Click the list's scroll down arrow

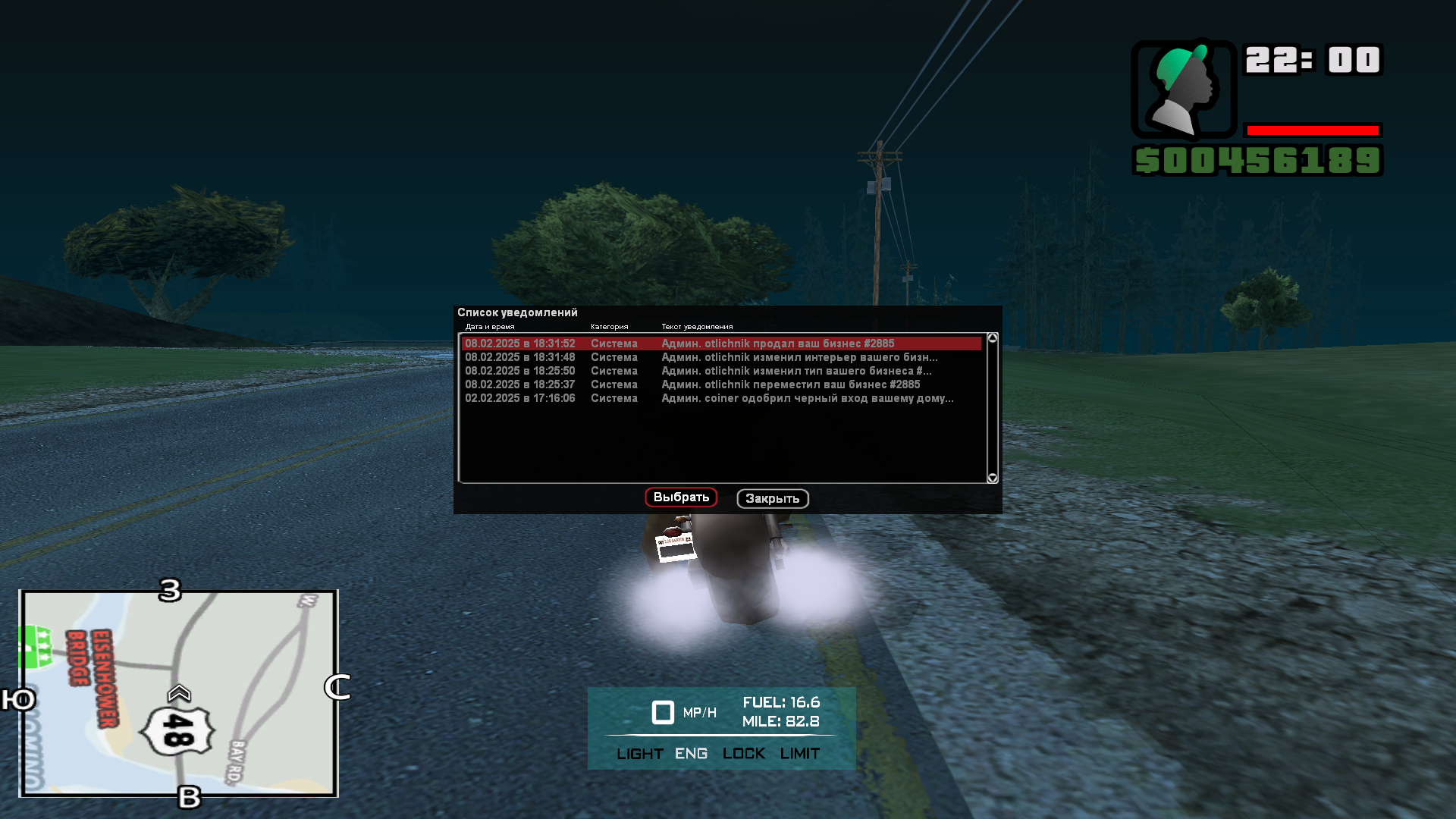(992, 478)
